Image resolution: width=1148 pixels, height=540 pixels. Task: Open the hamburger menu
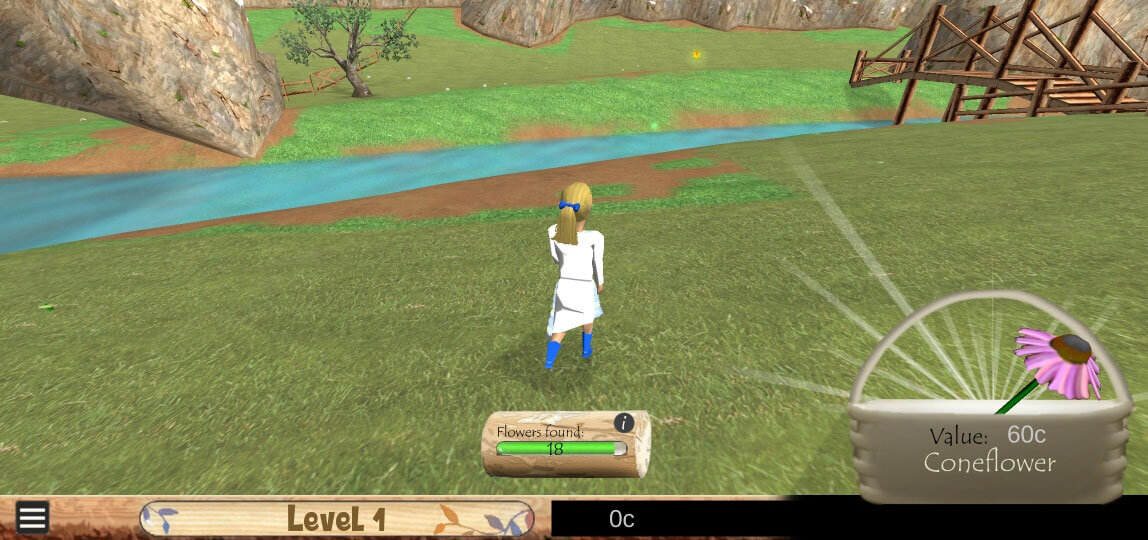pyautogui.click(x=32, y=517)
